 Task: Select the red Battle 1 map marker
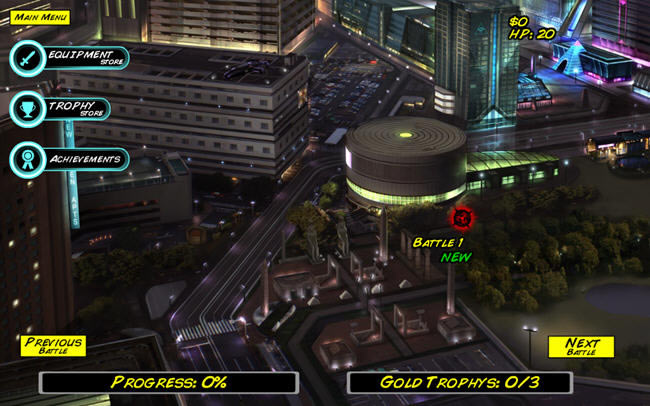point(462,217)
